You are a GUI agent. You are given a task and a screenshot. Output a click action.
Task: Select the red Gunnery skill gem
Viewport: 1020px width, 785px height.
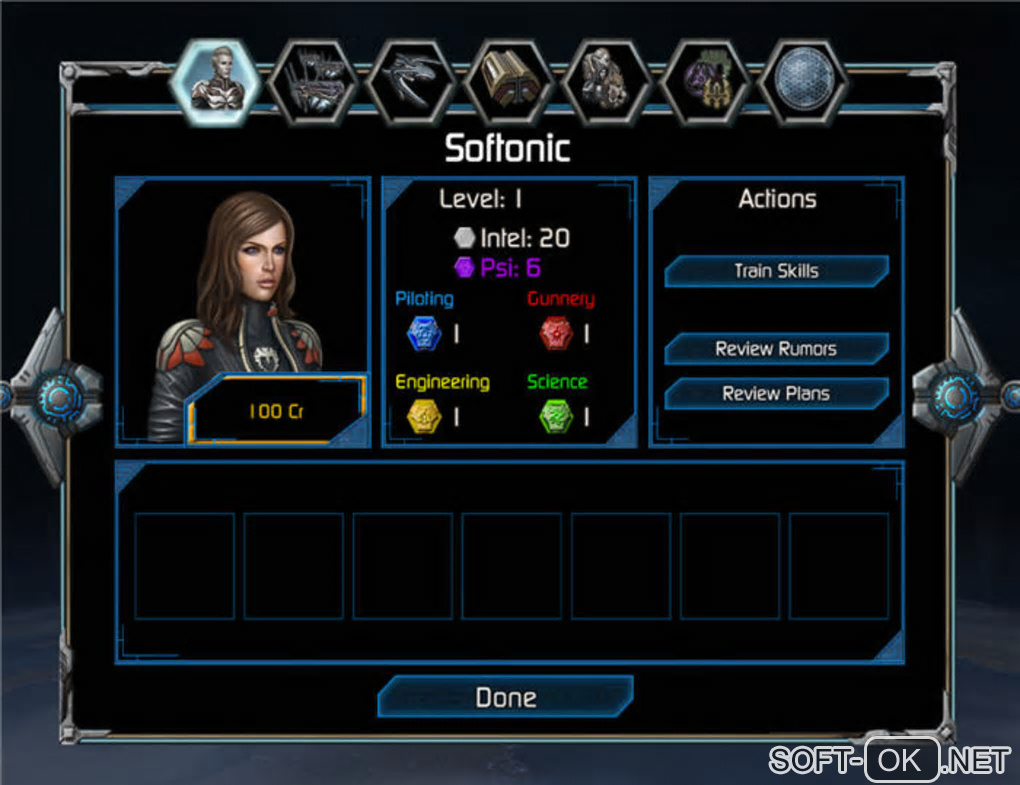(x=556, y=334)
